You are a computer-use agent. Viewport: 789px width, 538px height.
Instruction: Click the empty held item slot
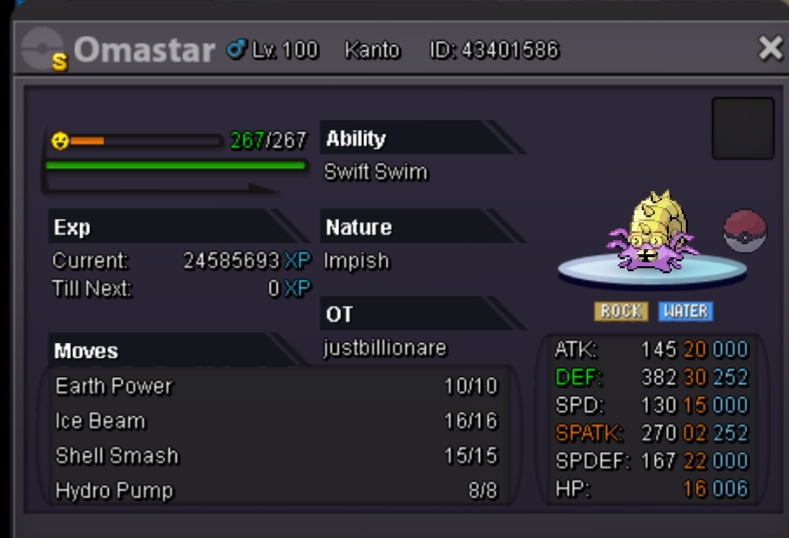coord(742,128)
